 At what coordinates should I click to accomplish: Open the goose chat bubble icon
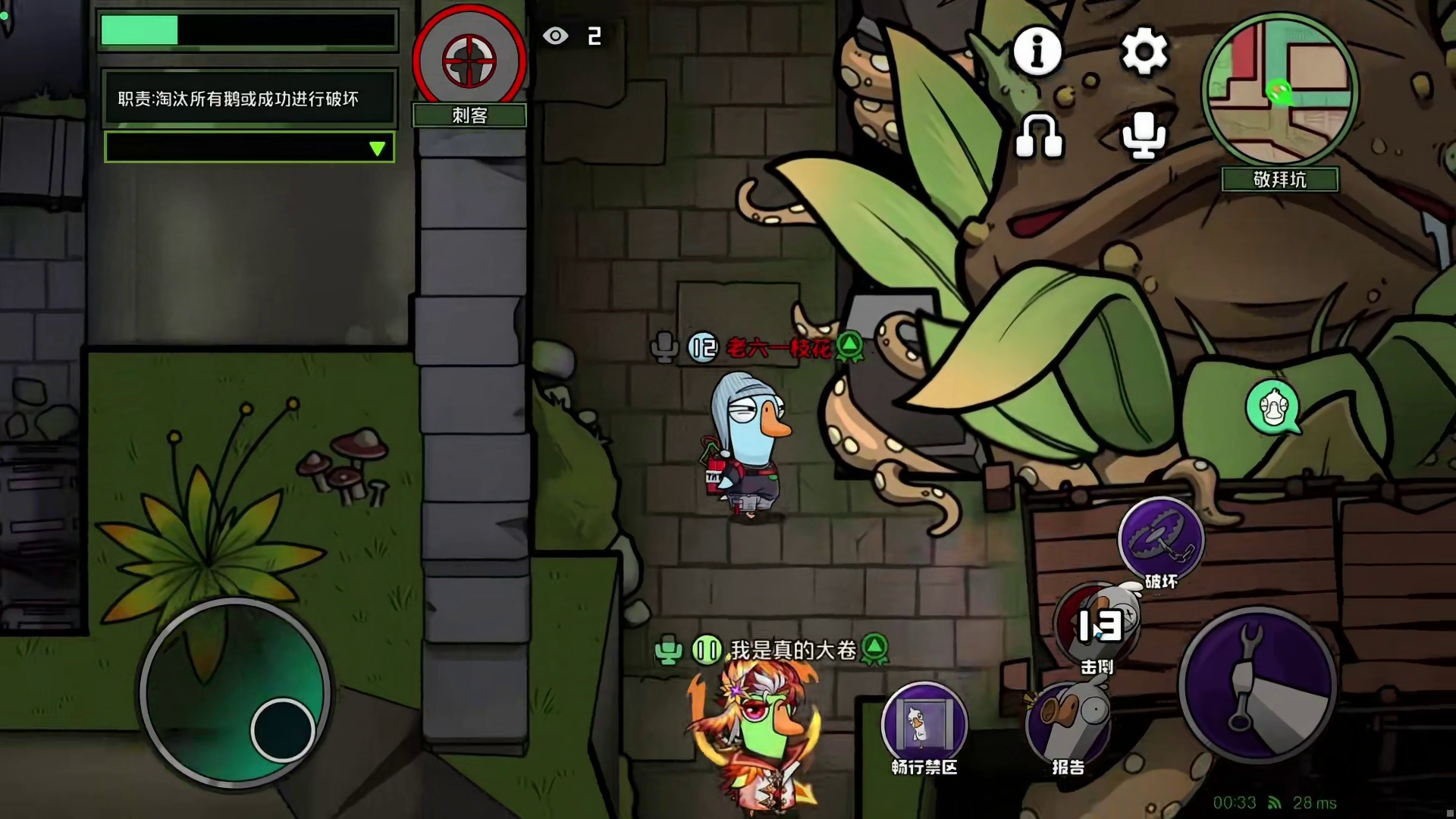(x=1272, y=409)
